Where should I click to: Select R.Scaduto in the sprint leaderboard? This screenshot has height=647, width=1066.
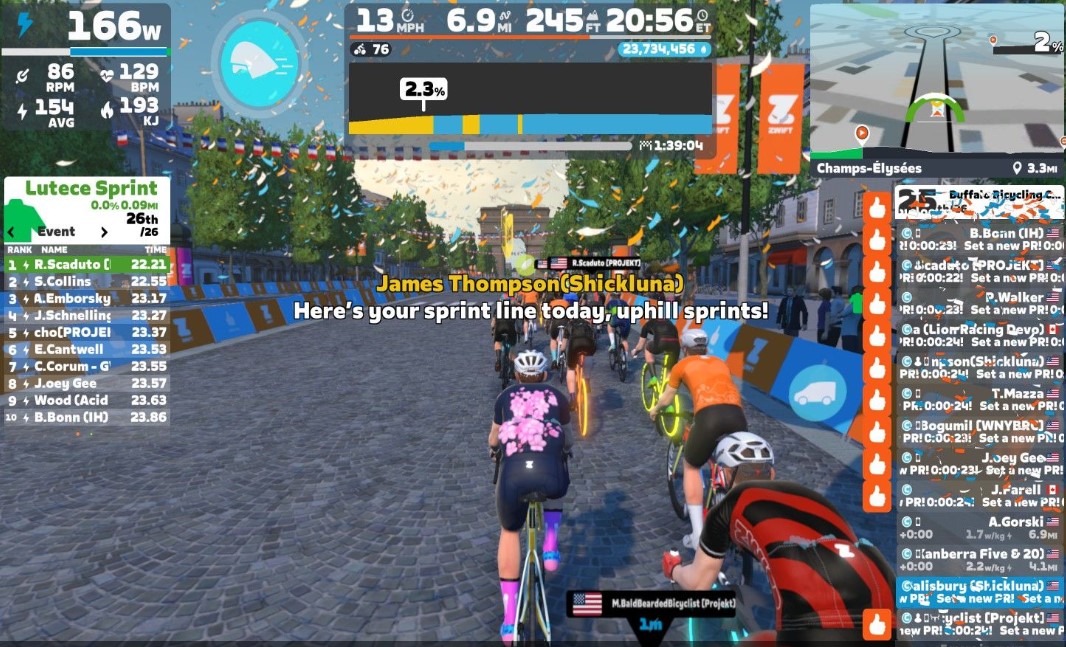point(87,265)
